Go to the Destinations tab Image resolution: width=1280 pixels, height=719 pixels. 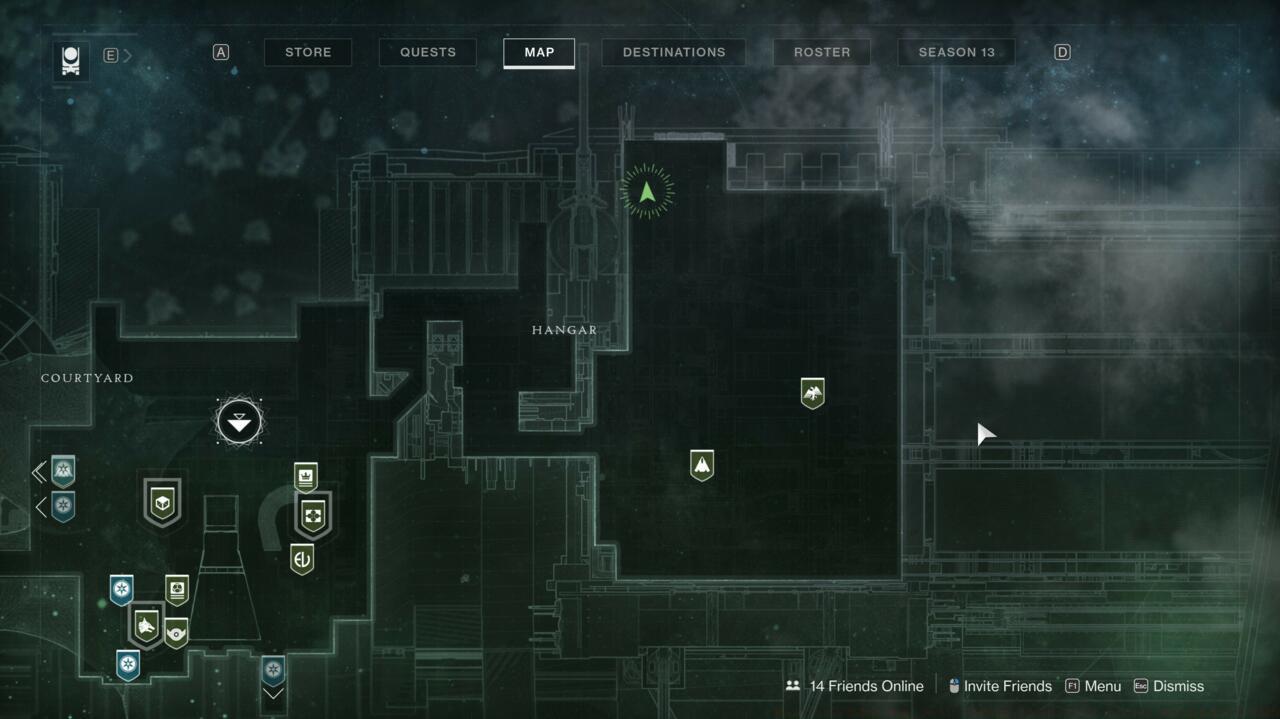point(674,52)
